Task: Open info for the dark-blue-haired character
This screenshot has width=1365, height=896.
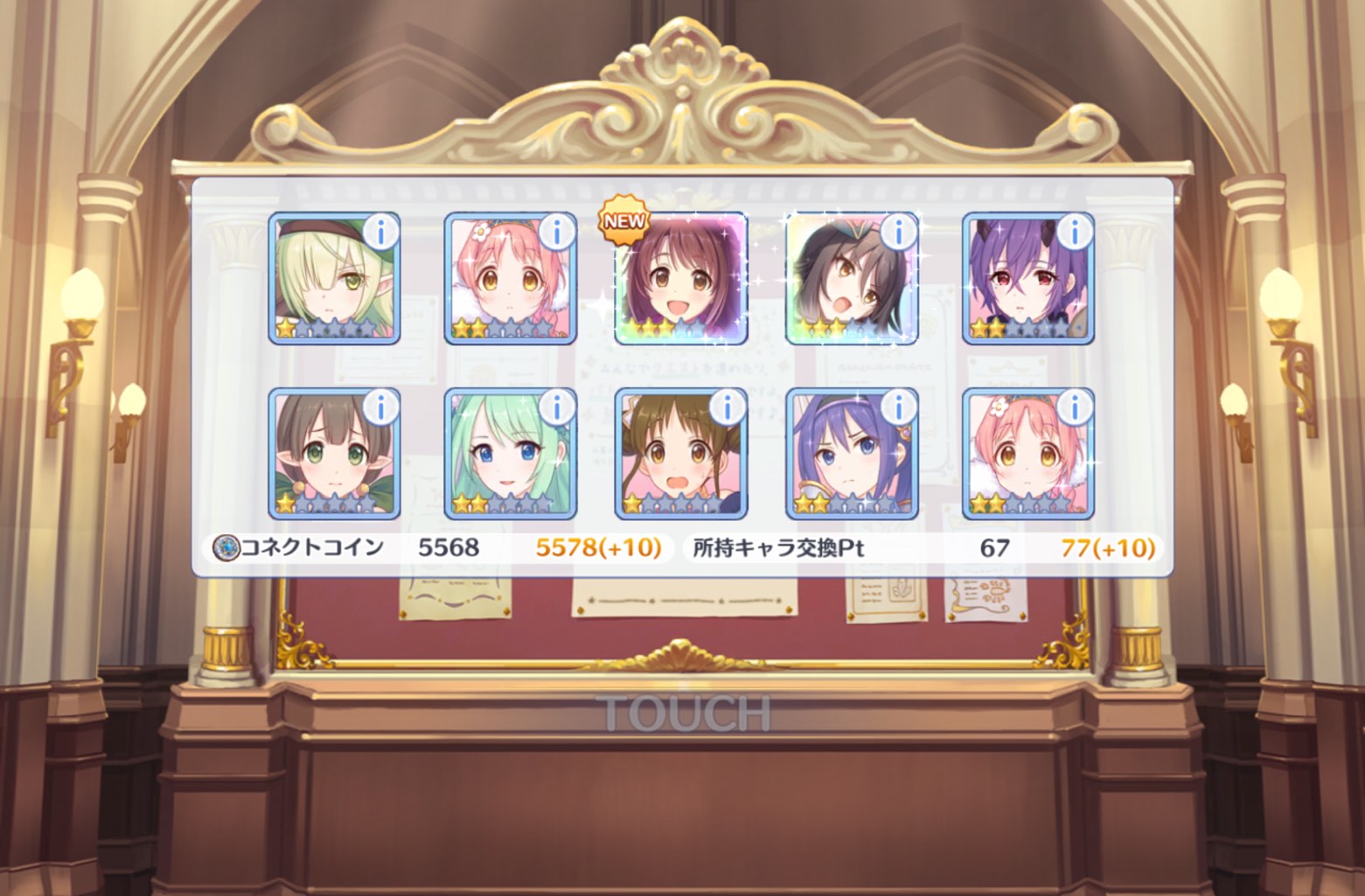Action: (898, 406)
